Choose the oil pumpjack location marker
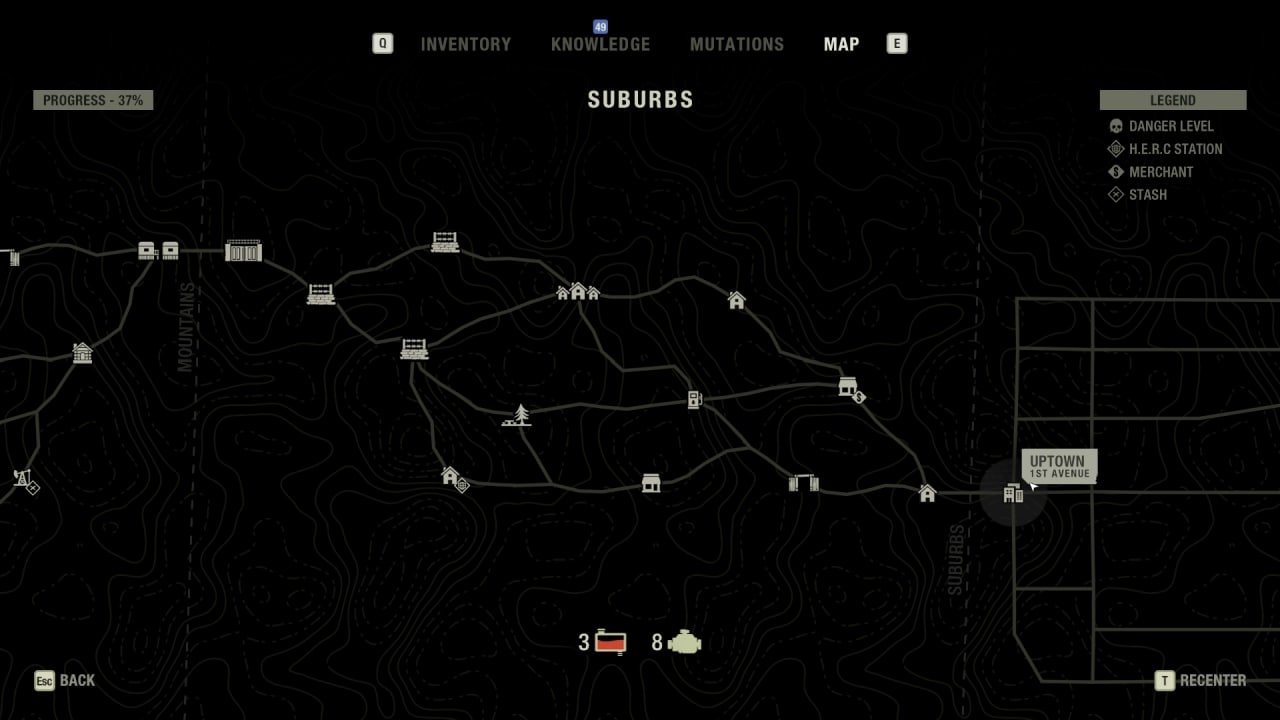1280x720 pixels. (23, 478)
